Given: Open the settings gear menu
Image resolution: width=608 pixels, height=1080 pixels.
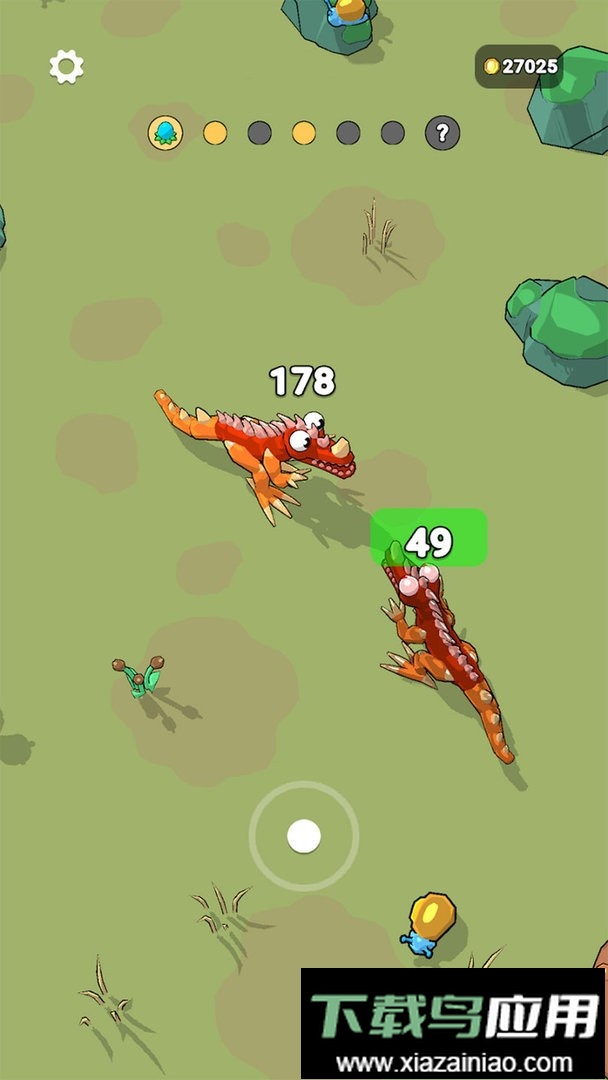Looking at the screenshot, I should pos(66,67).
